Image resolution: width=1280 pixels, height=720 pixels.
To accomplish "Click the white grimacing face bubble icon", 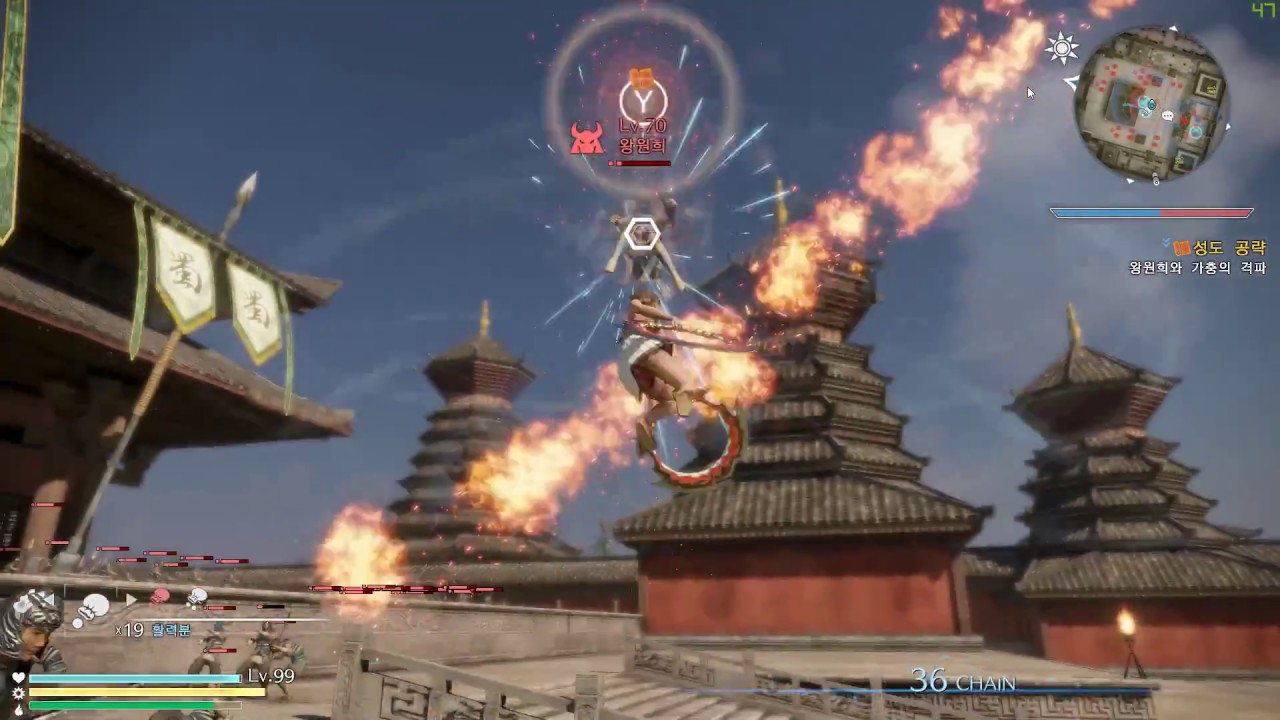I will 197,596.
